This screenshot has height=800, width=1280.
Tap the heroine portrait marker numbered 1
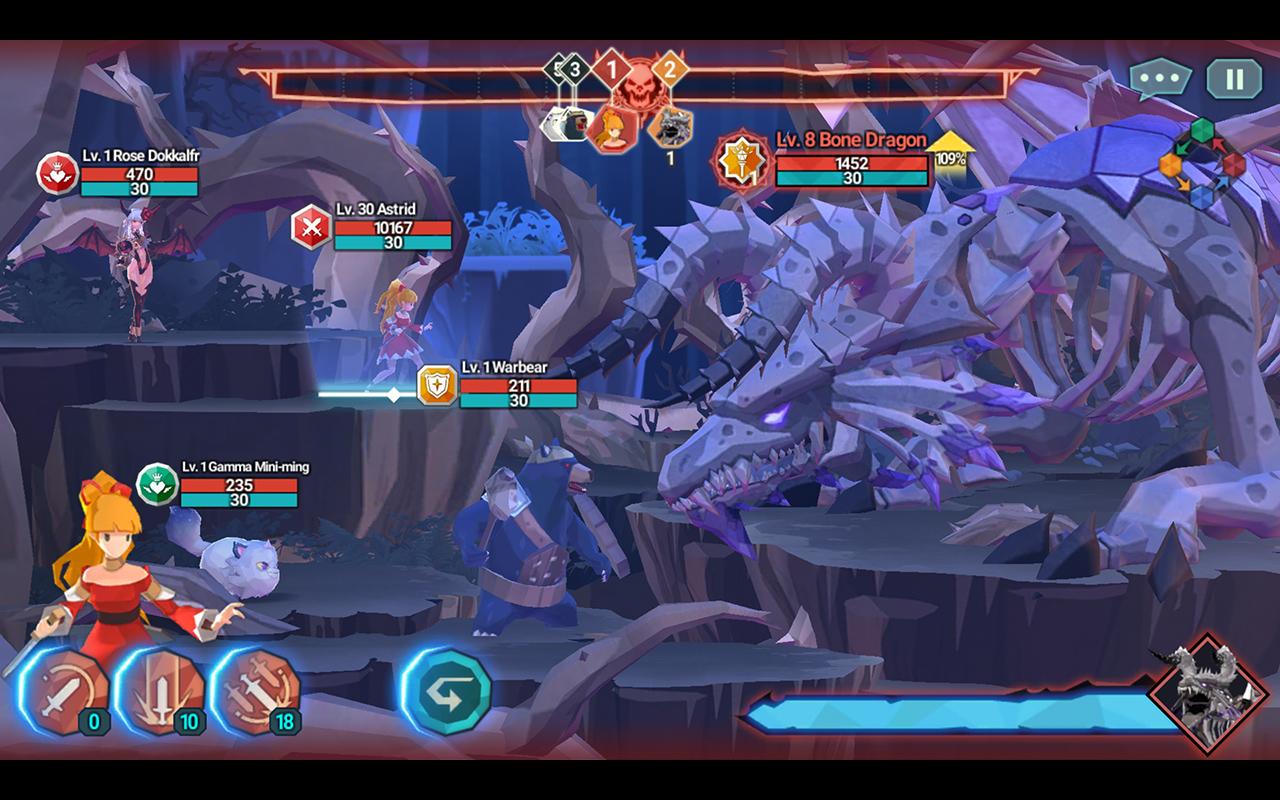[x=612, y=128]
